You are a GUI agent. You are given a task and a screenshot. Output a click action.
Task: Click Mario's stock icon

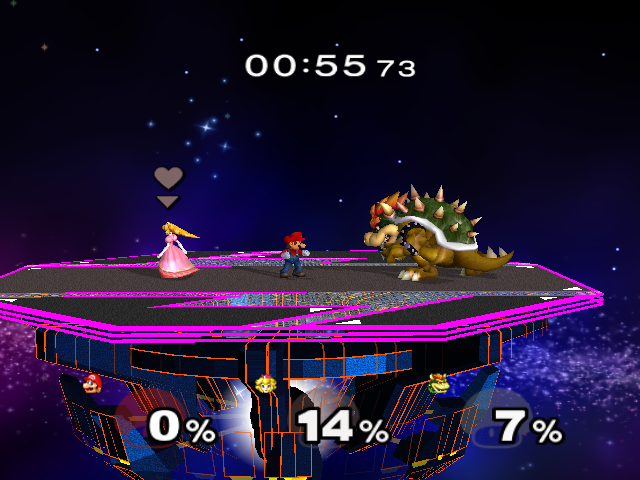coord(92,383)
